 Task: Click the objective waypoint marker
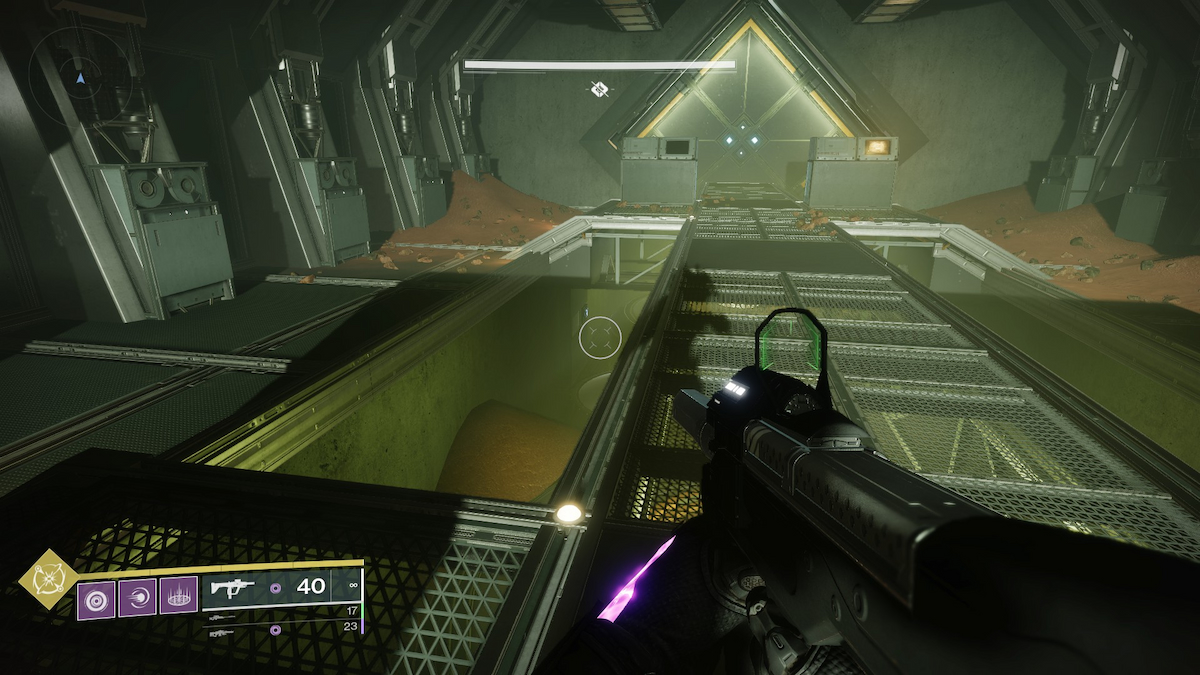598,90
